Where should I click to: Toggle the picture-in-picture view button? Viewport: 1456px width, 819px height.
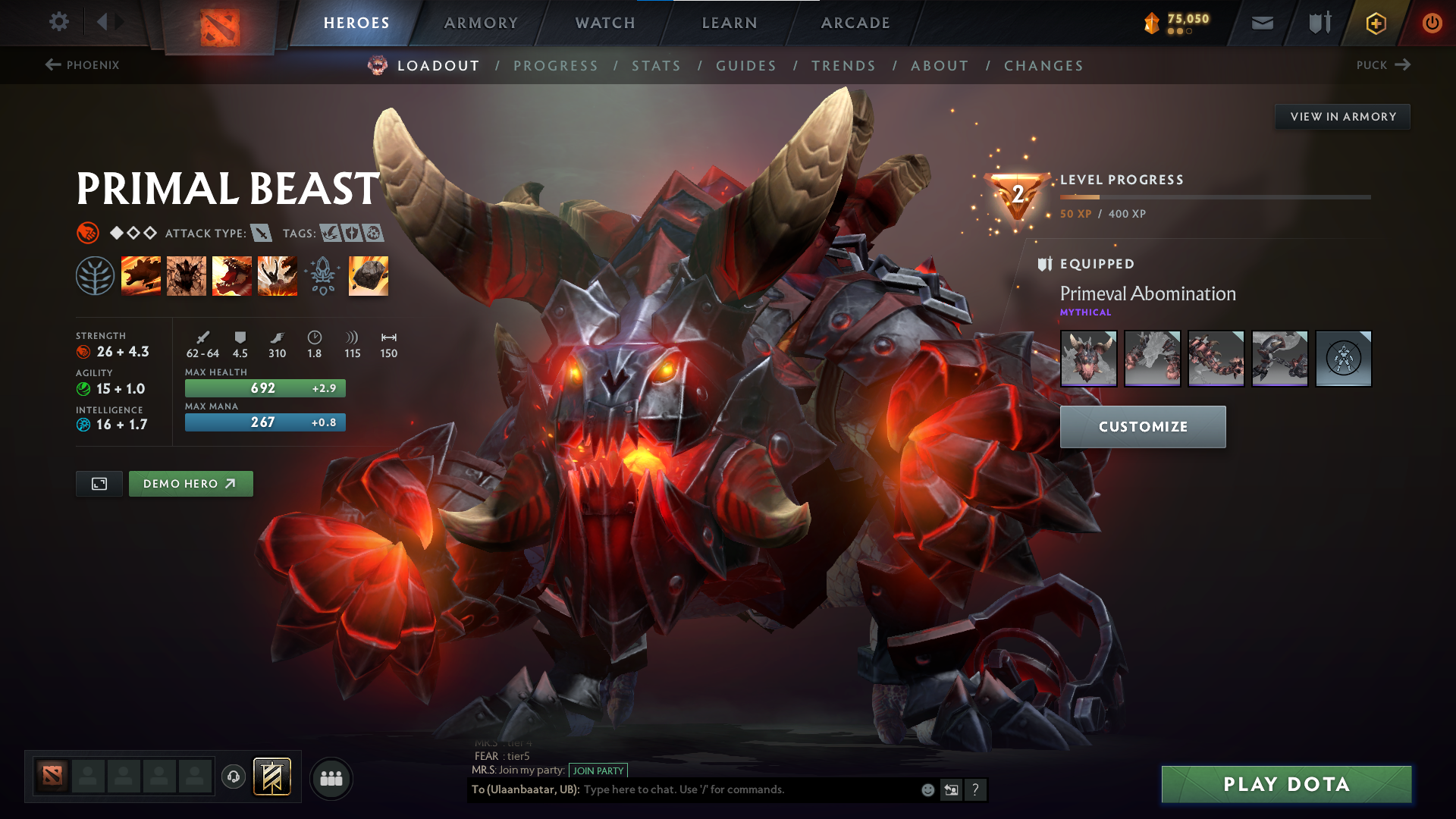[x=98, y=483]
